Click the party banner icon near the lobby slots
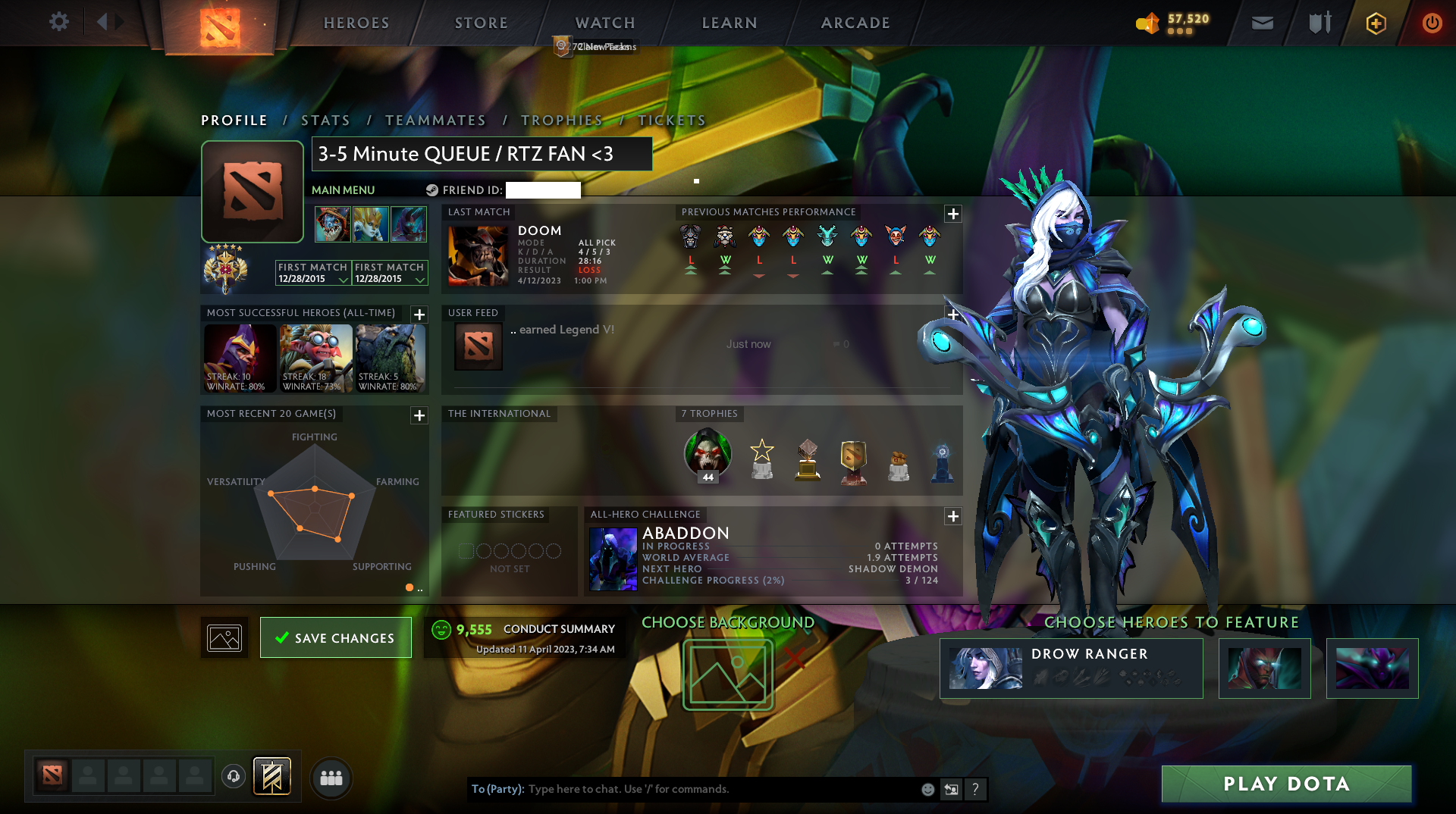The image size is (1456, 814). click(272, 778)
